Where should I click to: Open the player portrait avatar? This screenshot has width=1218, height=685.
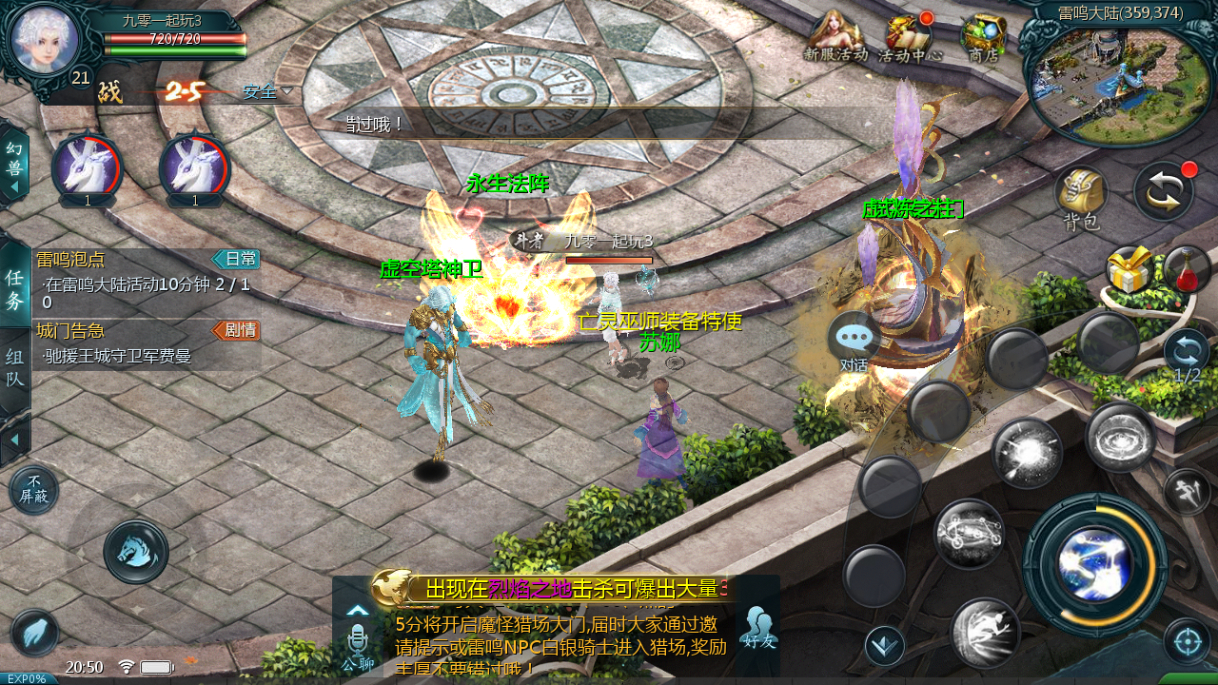click(x=44, y=37)
